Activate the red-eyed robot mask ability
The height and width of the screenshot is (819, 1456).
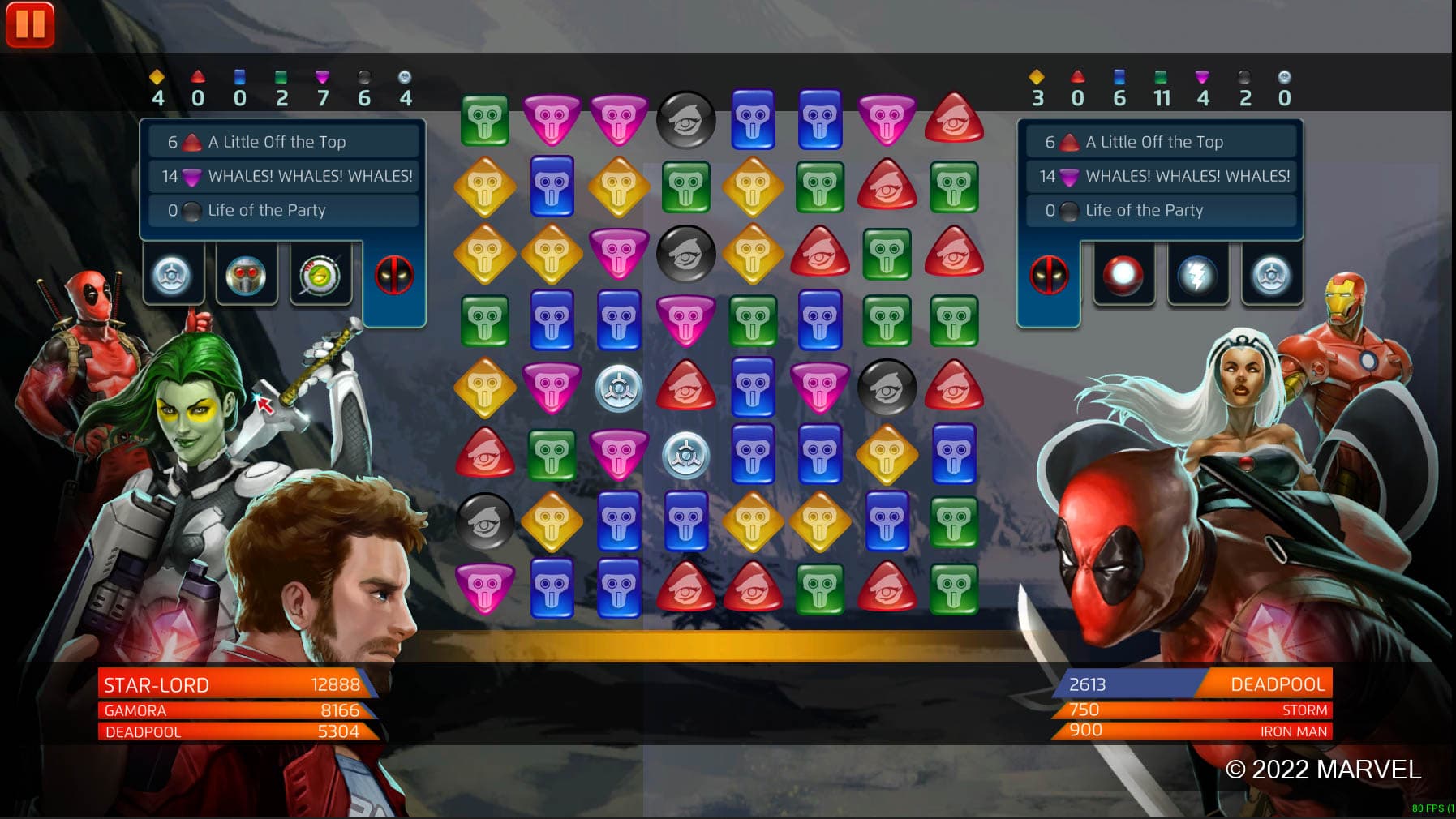coord(247,275)
